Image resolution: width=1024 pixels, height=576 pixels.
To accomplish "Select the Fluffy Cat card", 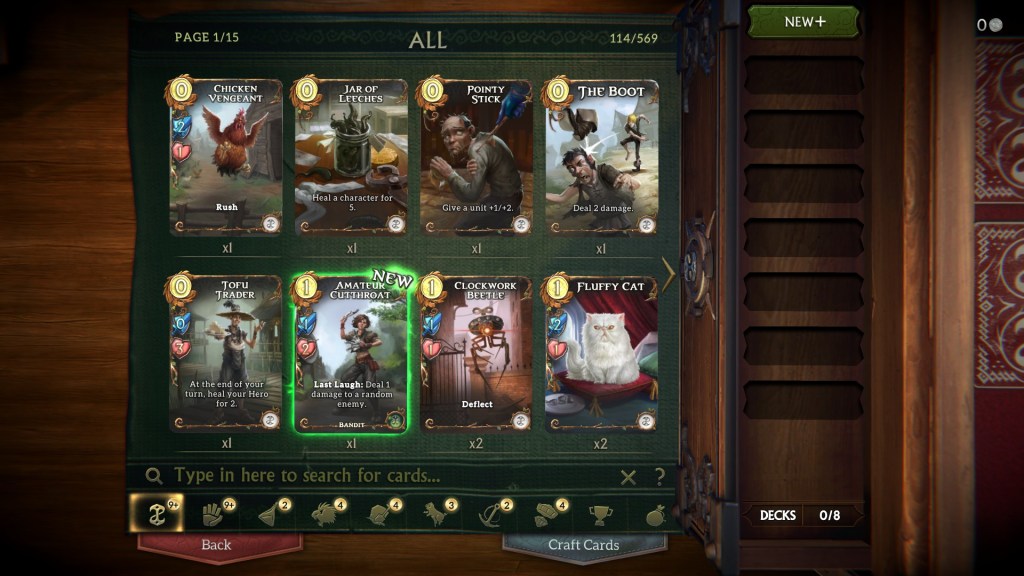I will tap(601, 353).
